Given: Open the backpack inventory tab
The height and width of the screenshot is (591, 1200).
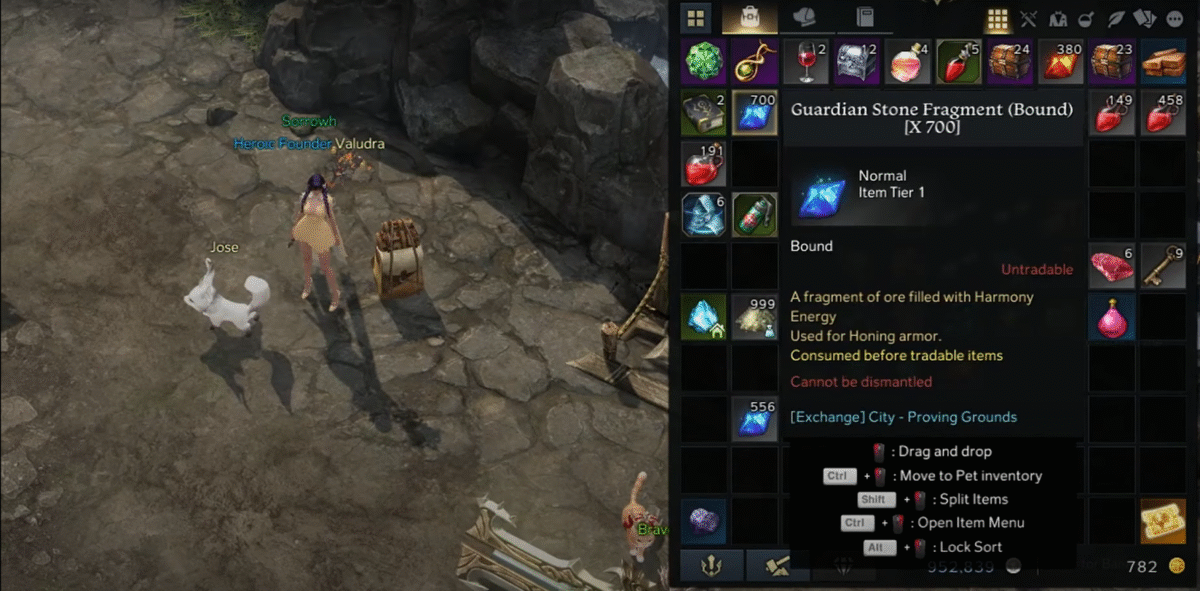Looking at the screenshot, I should 749,18.
